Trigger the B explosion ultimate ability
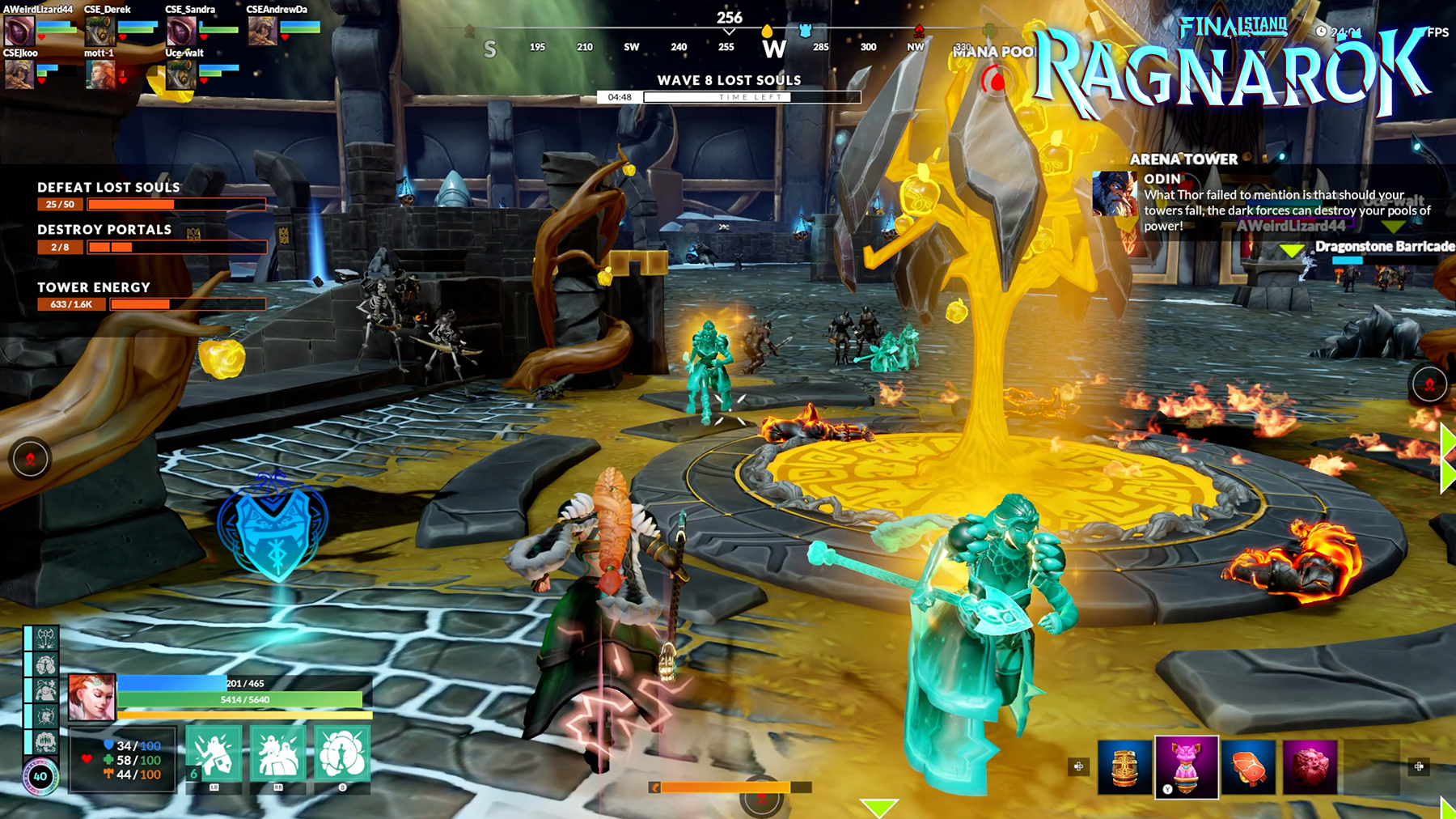The height and width of the screenshot is (819, 1456). point(341,753)
